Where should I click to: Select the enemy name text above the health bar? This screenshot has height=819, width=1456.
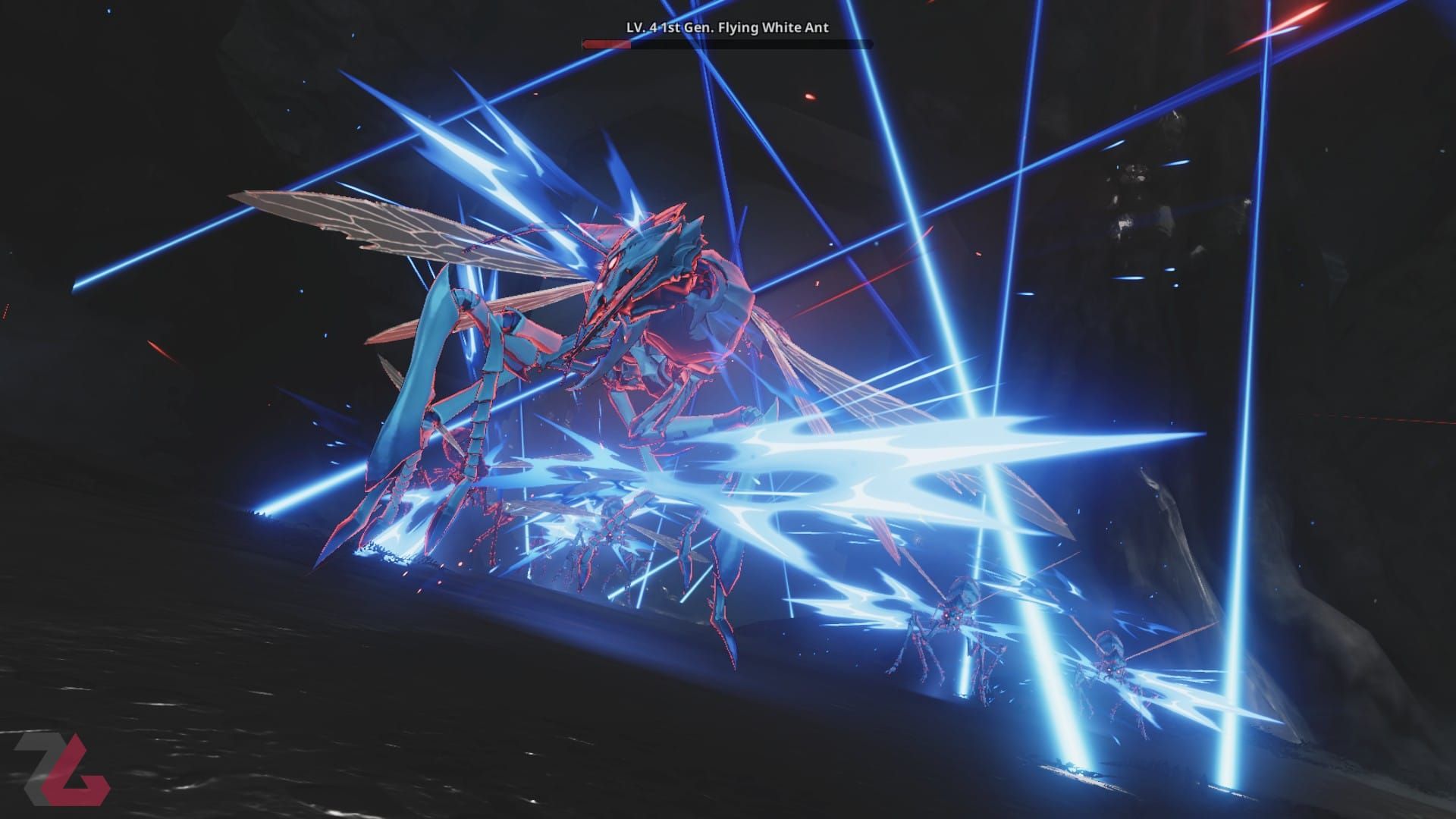728,27
